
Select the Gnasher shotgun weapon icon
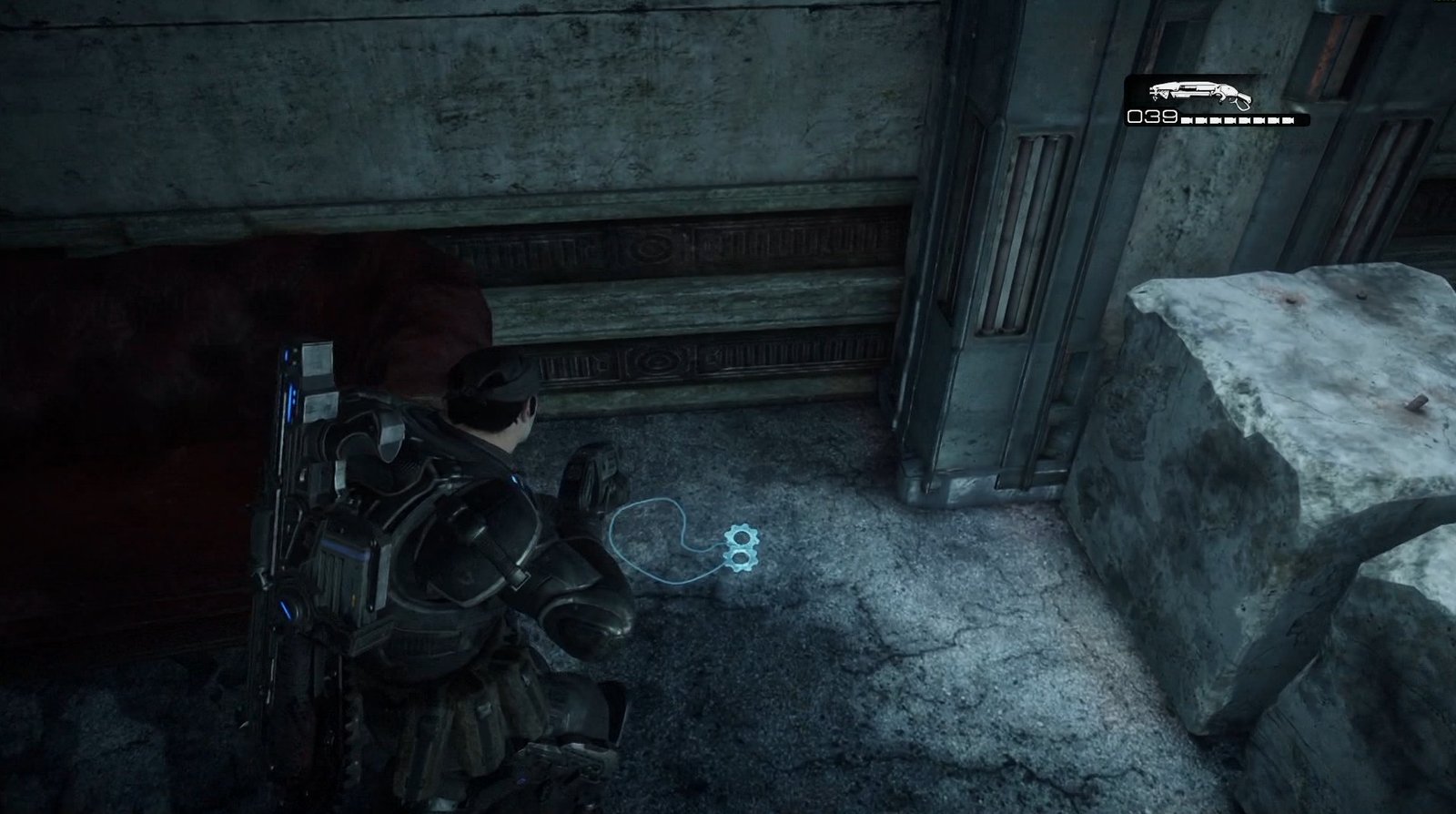pyautogui.click(x=1199, y=93)
